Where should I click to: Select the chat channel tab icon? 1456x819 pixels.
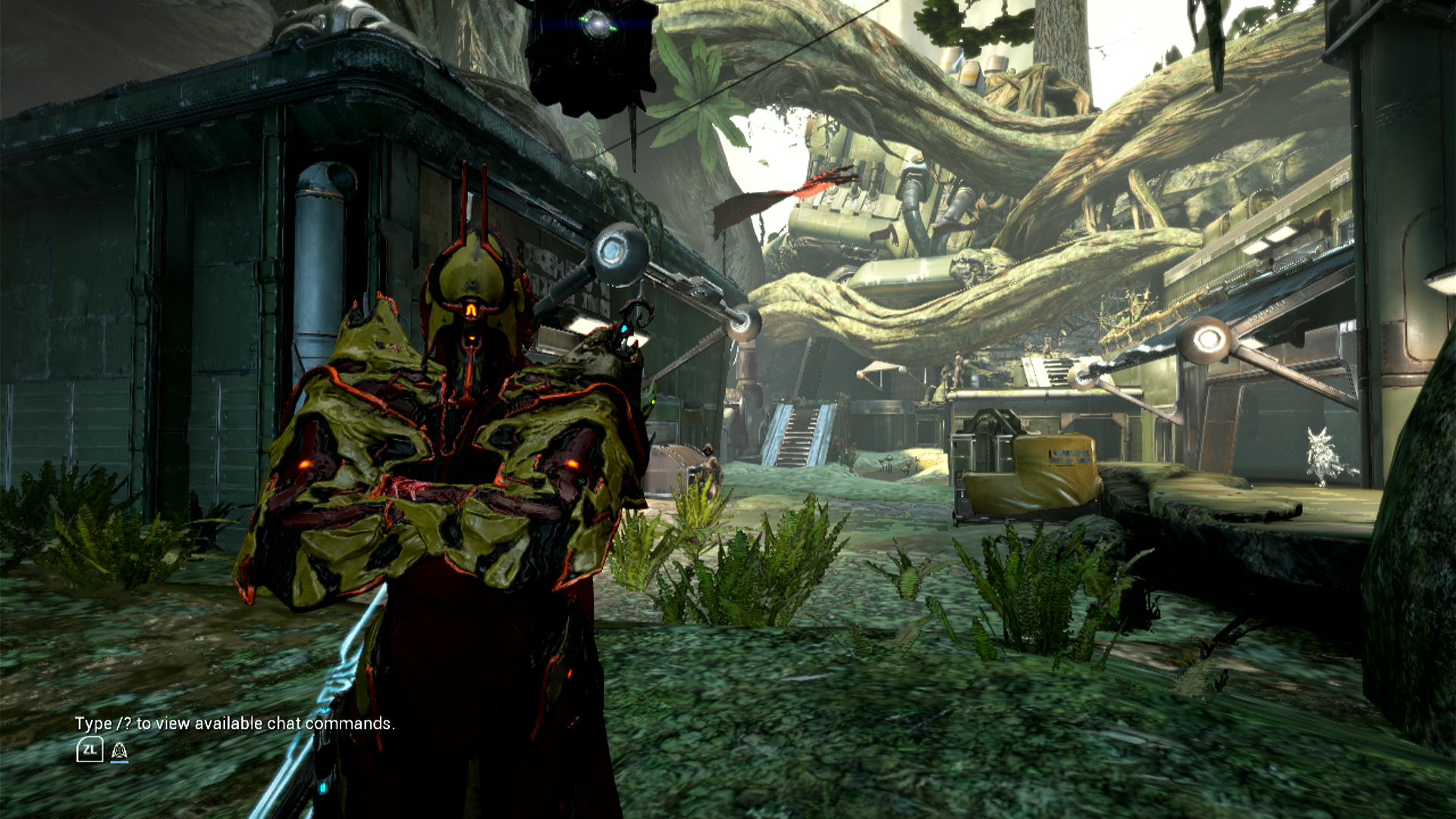119,751
